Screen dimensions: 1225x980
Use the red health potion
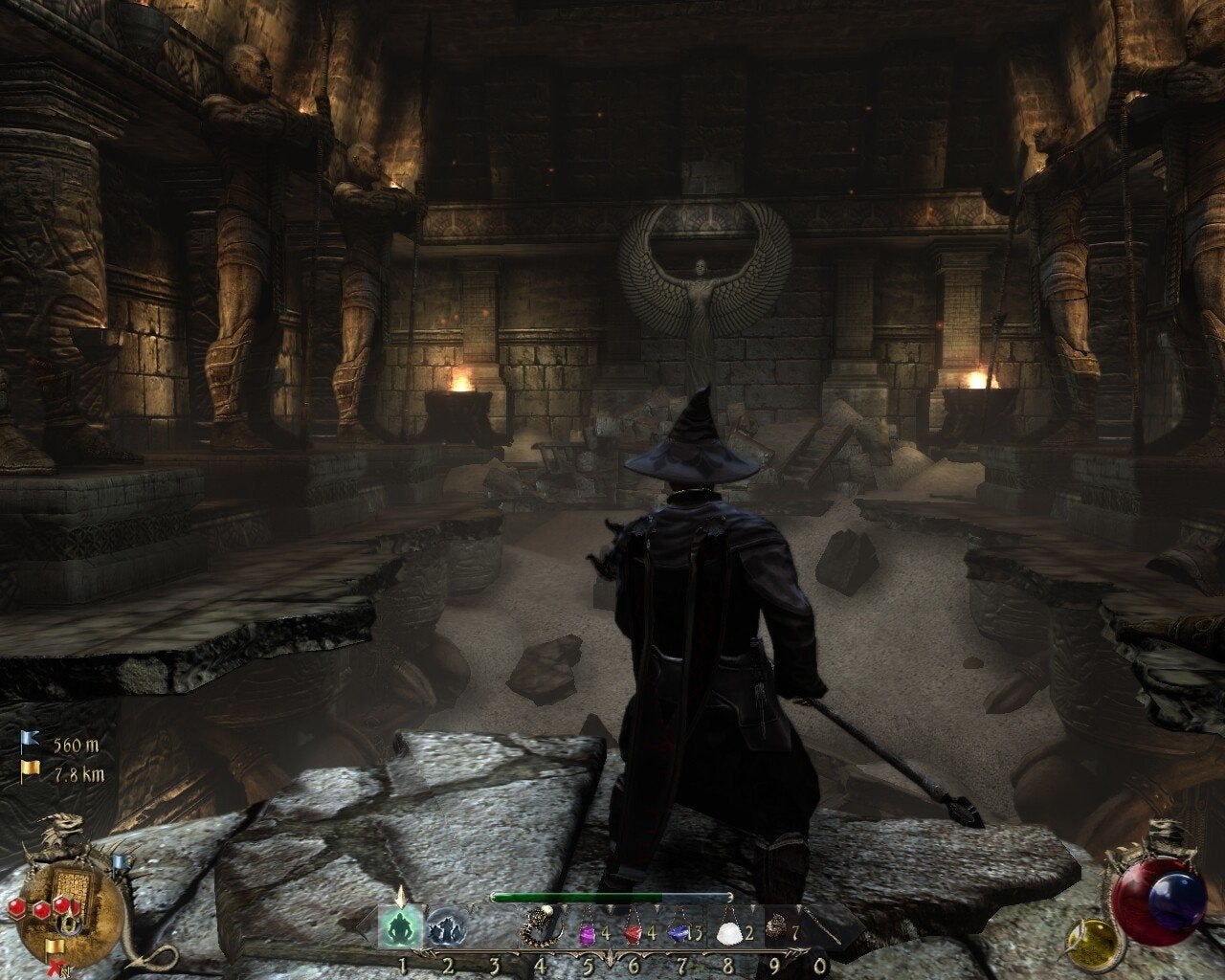(x=633, y=929)
